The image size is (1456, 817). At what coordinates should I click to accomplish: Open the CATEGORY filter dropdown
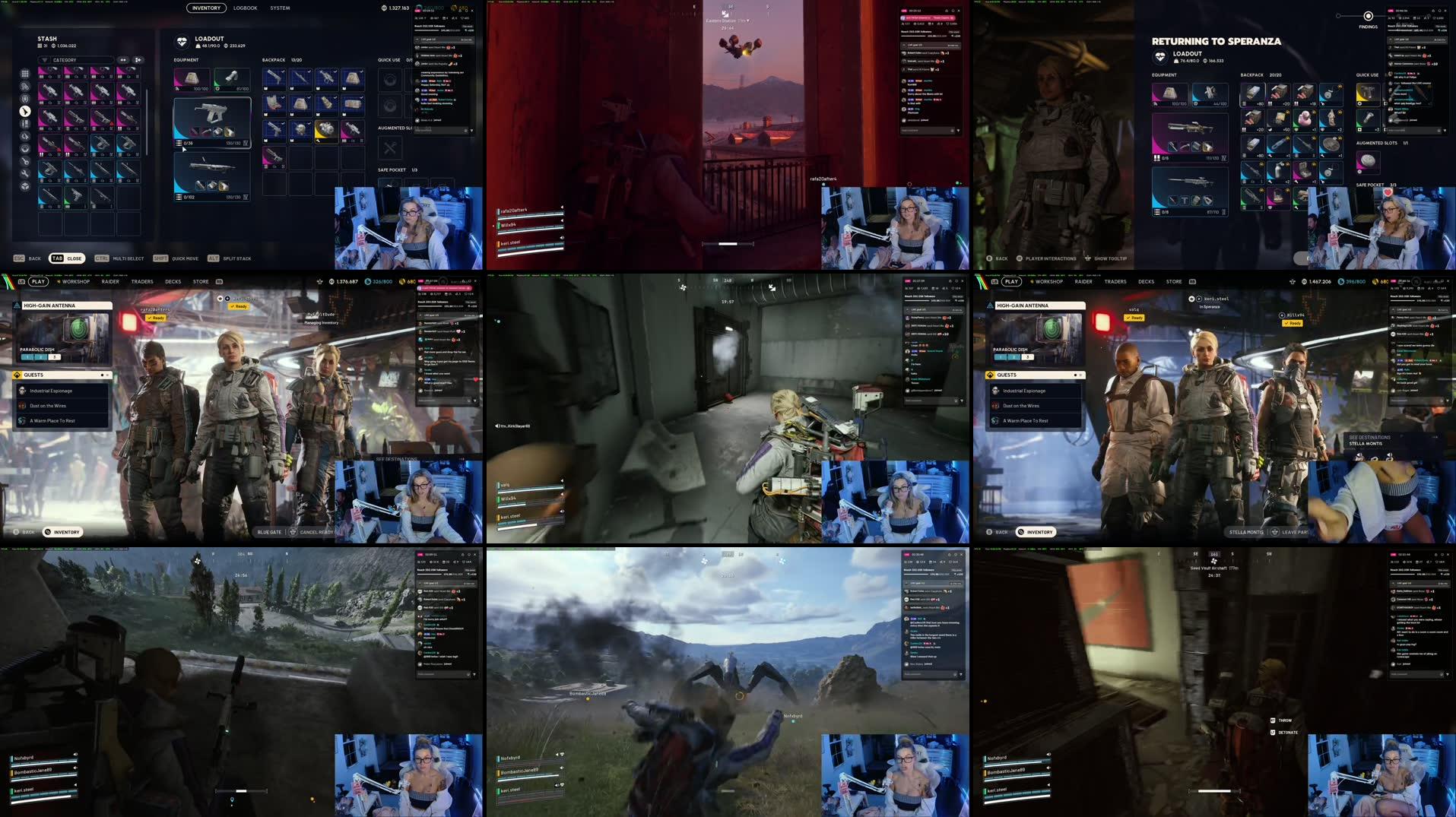click(76, 59)
